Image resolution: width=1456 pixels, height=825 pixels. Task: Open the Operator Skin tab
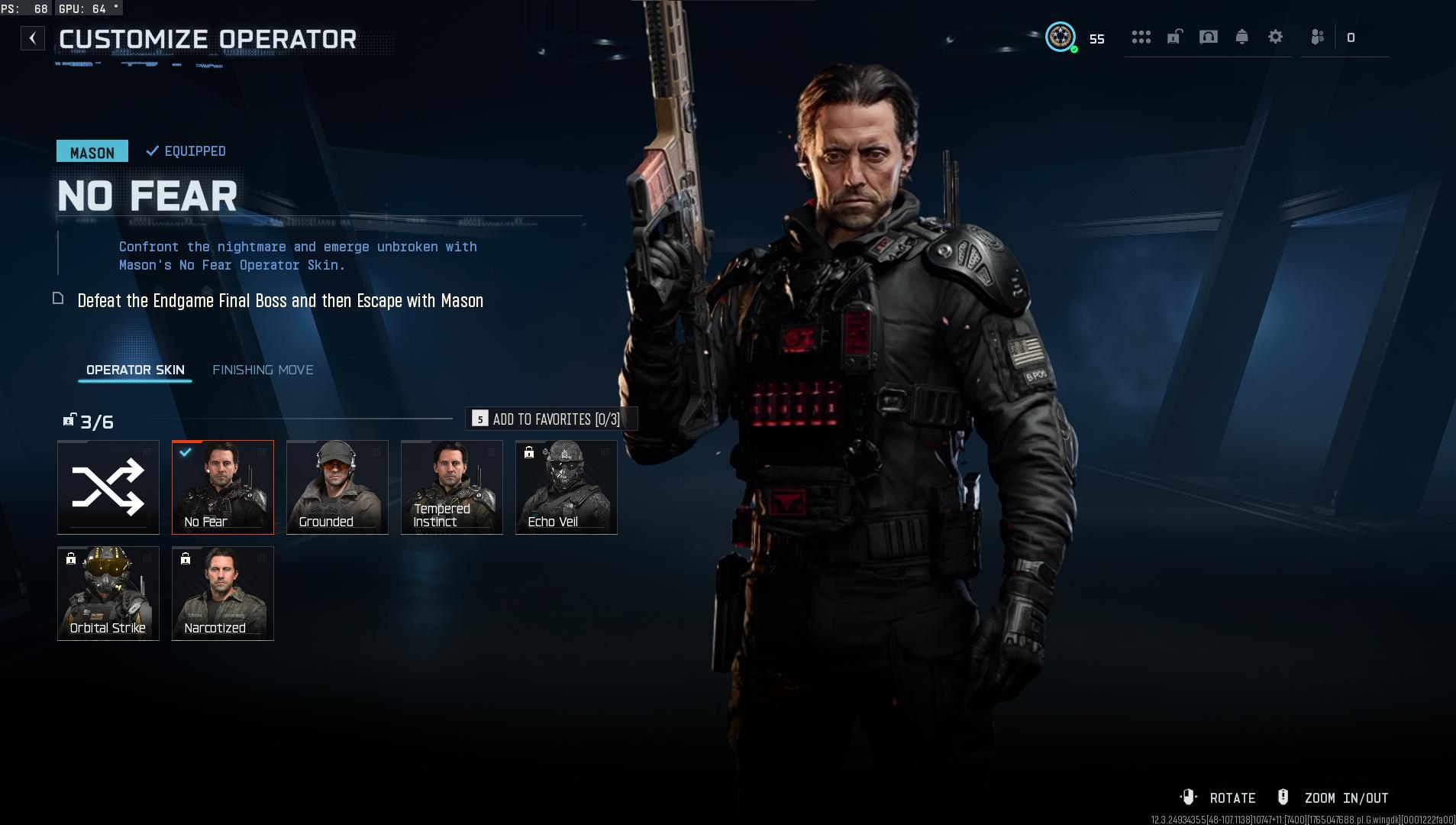(x=135, y=370)
